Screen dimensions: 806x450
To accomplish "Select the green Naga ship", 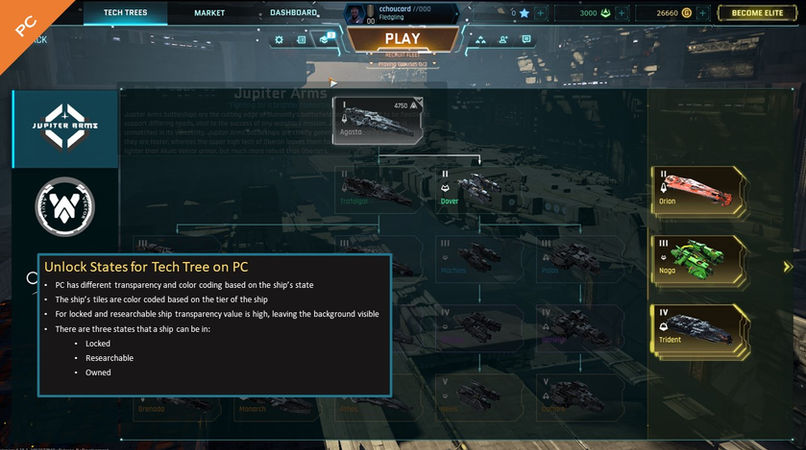I will [x=697, y=256].
